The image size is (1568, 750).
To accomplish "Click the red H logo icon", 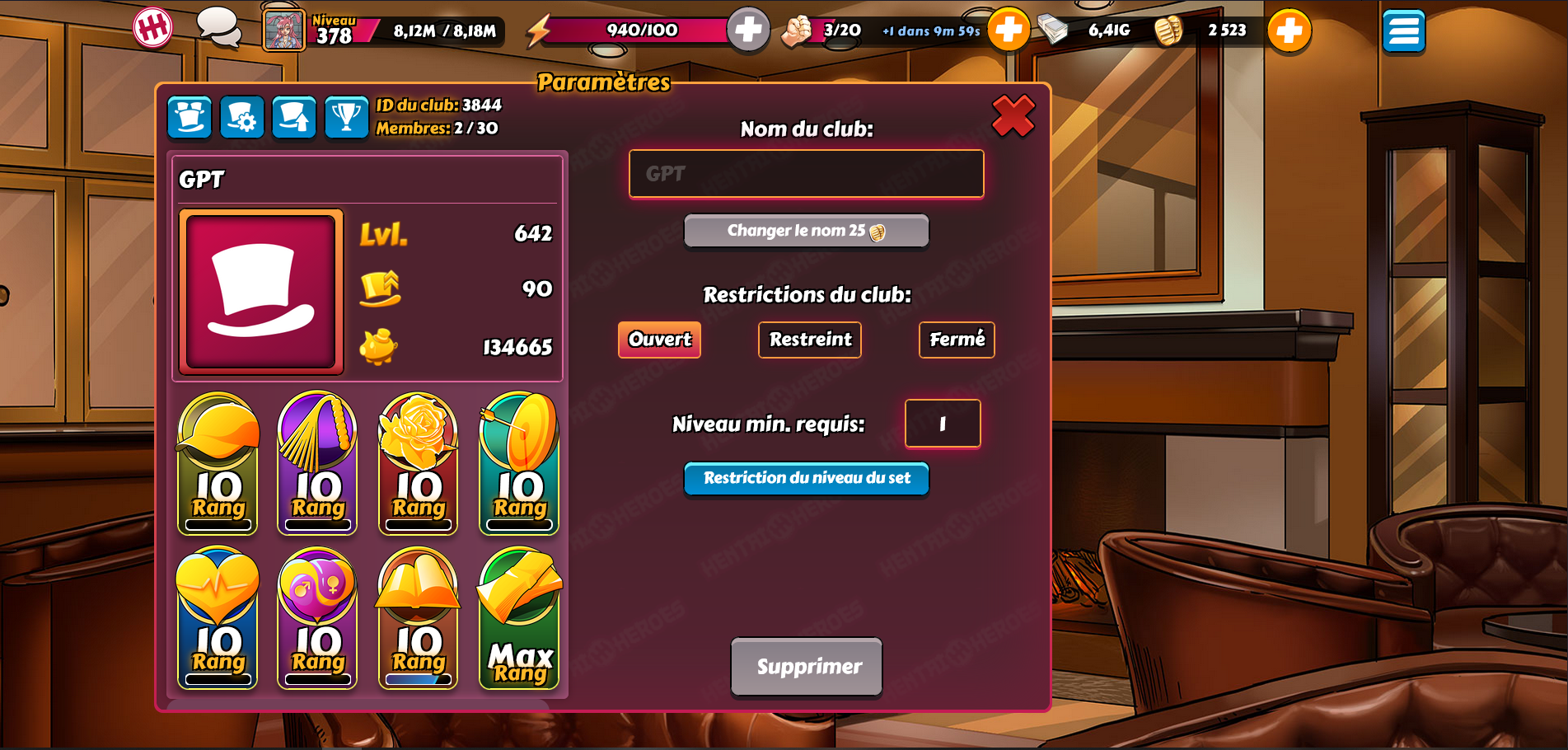I will click(153, 28).
